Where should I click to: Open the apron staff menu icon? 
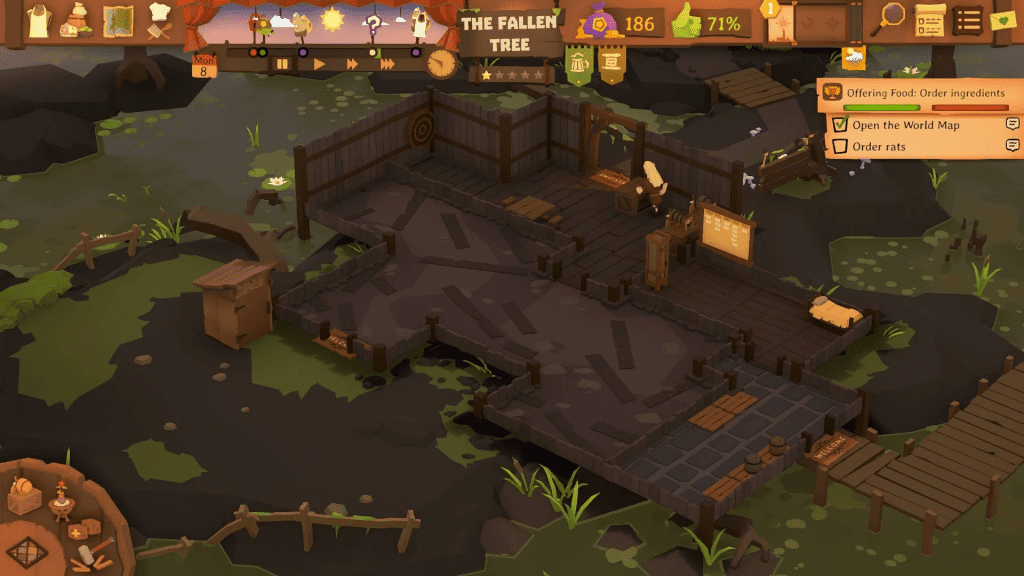pos(38,20)
